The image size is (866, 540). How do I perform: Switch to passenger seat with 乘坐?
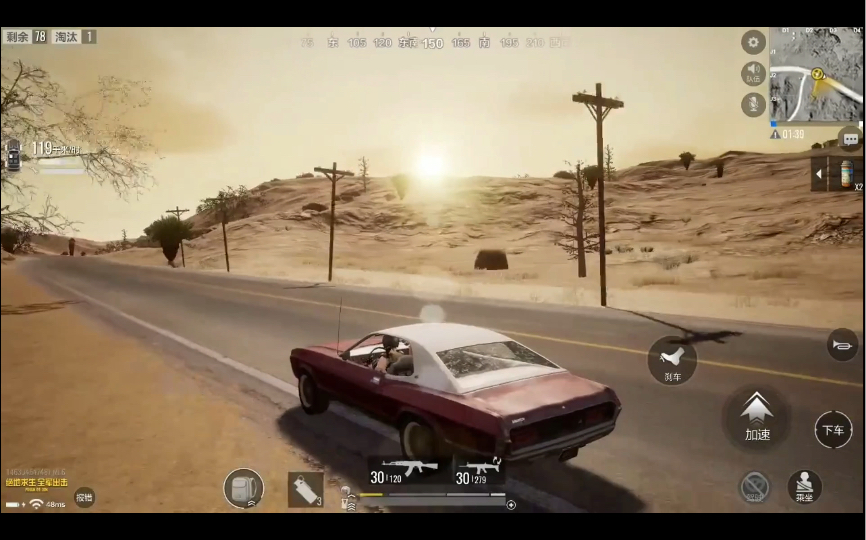[x=804, y=487]
